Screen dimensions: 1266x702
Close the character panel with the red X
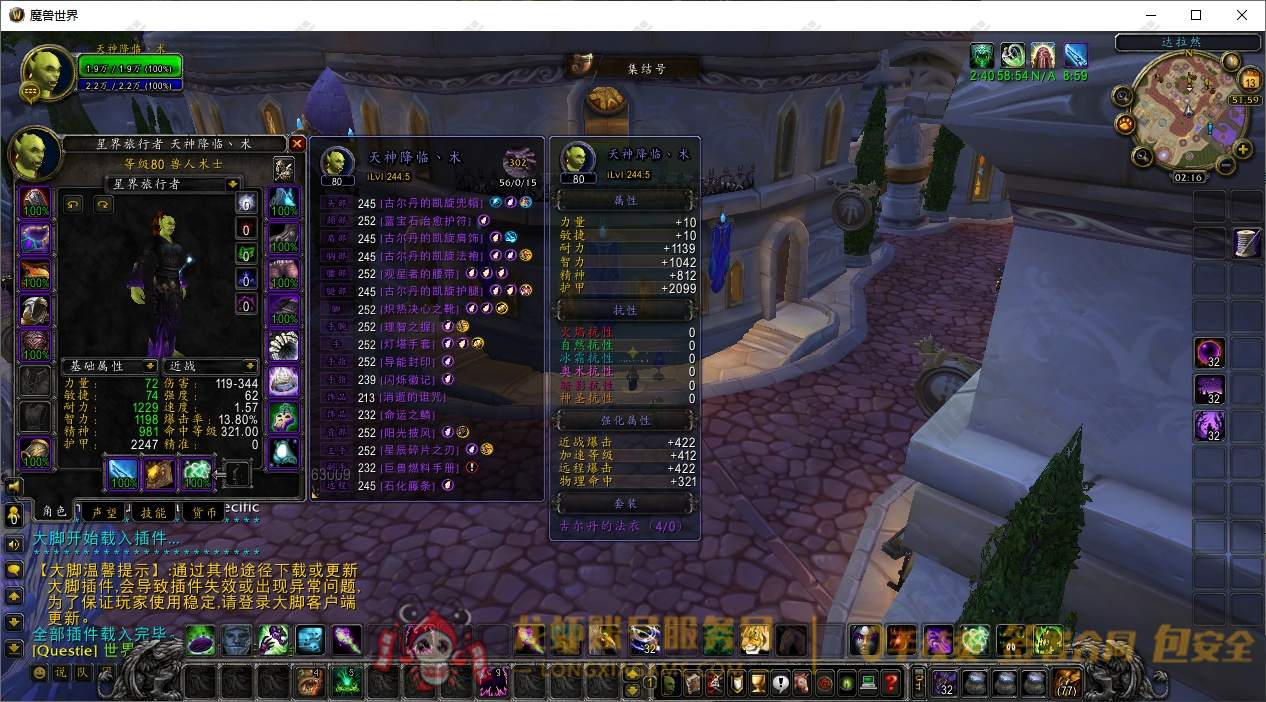(297, 144)
